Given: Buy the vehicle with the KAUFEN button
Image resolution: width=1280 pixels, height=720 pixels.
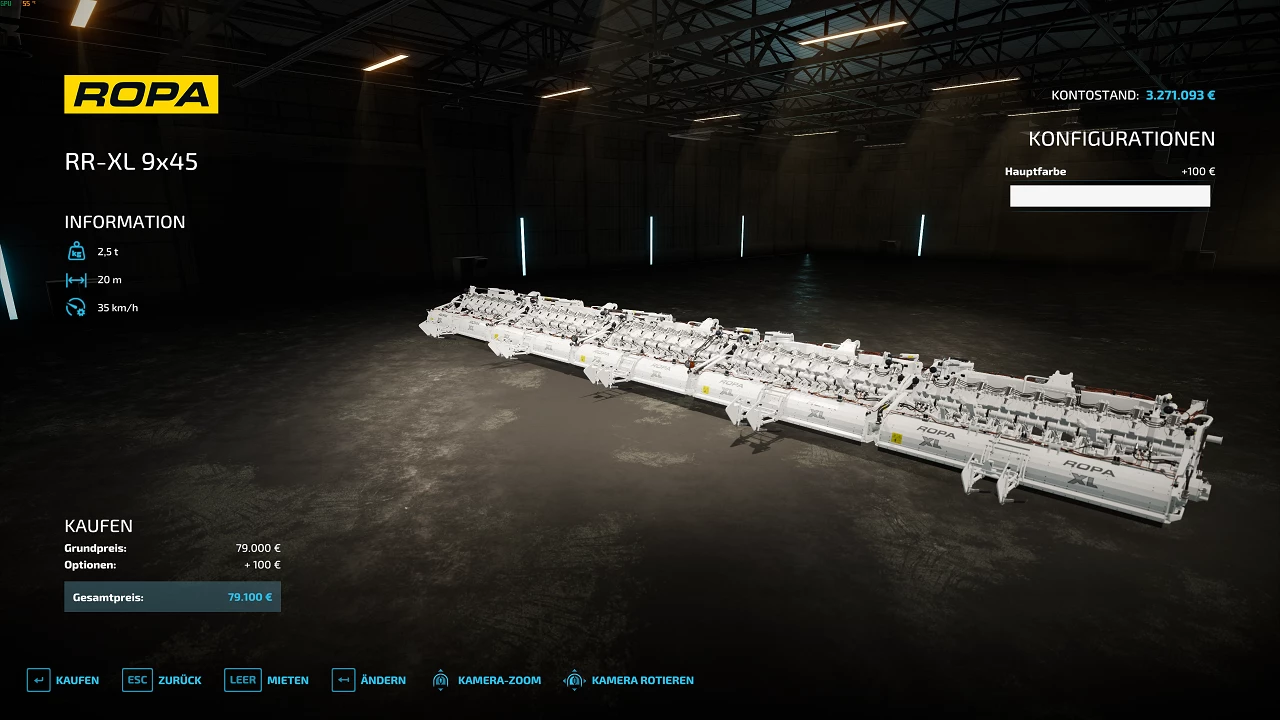Looking at the screenshot, I should 63,680.
